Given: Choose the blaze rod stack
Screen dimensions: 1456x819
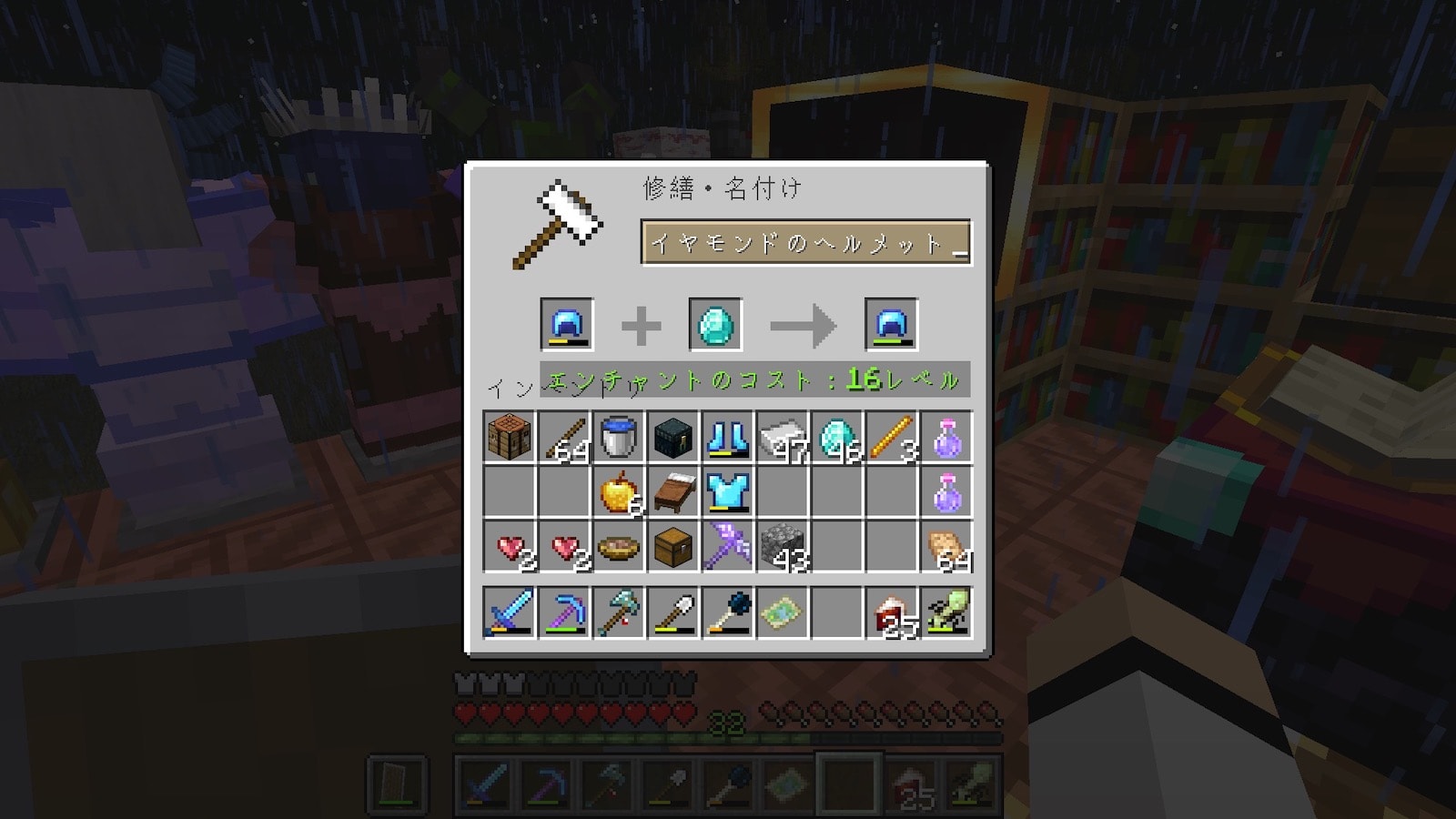Looking at the screenshot, I should click(892, 438).
